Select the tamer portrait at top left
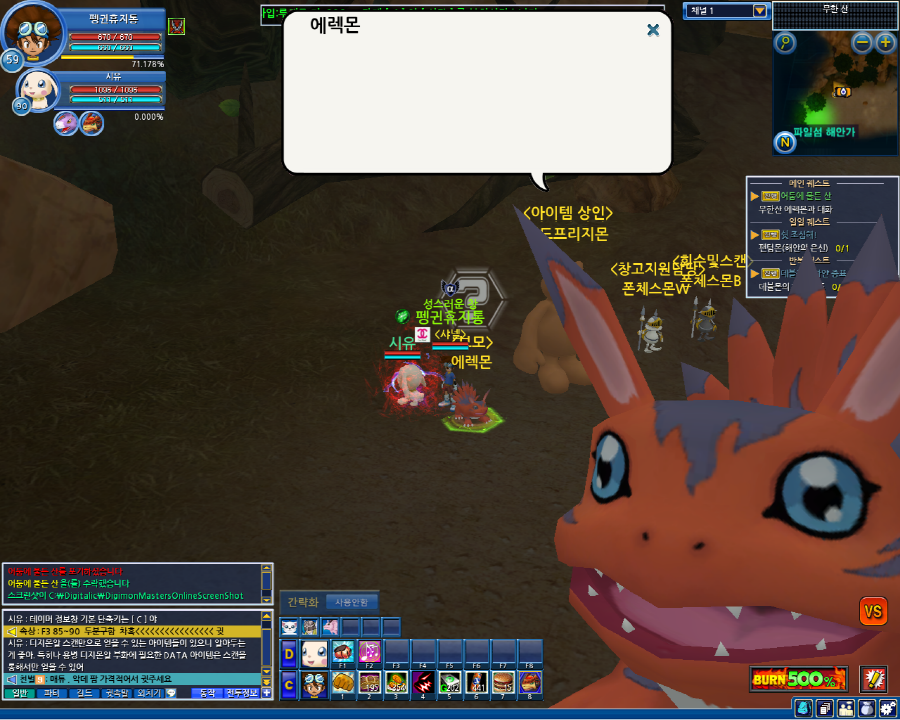The image size is (900, 720). click(x=28, y=33)
